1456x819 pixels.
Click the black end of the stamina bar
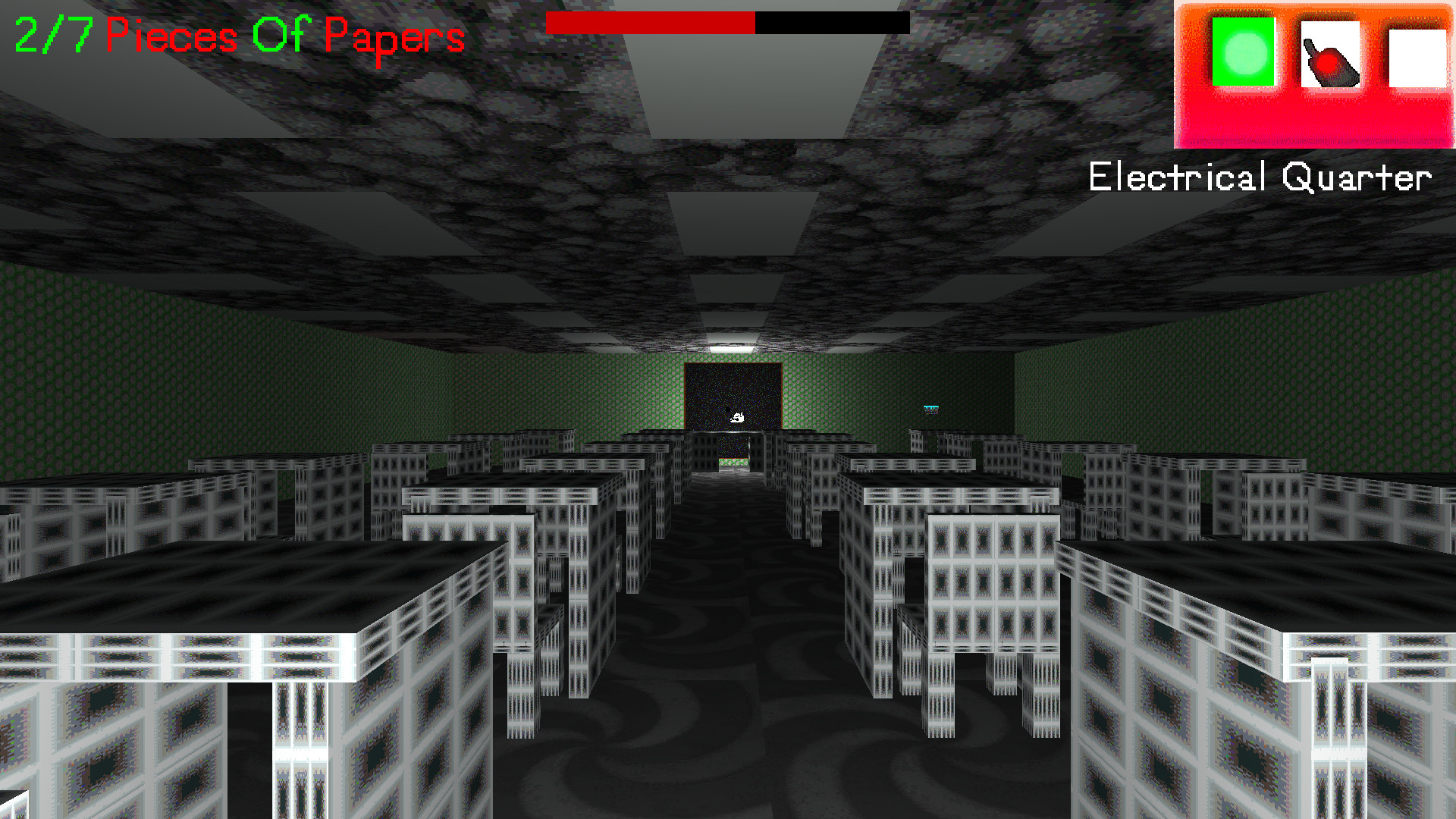click(x=834, y=24)
